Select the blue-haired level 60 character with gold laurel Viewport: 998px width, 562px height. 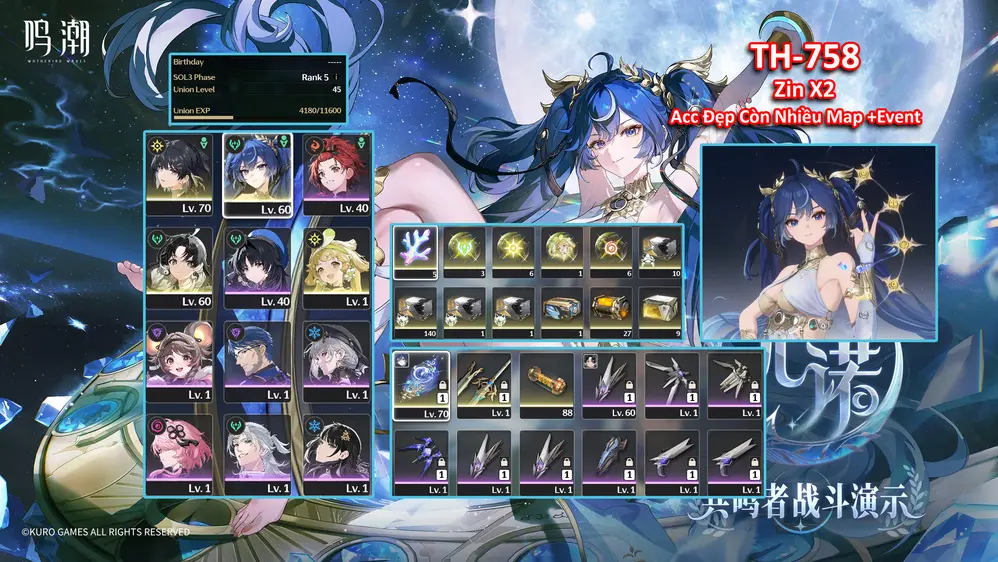[260, 172]
